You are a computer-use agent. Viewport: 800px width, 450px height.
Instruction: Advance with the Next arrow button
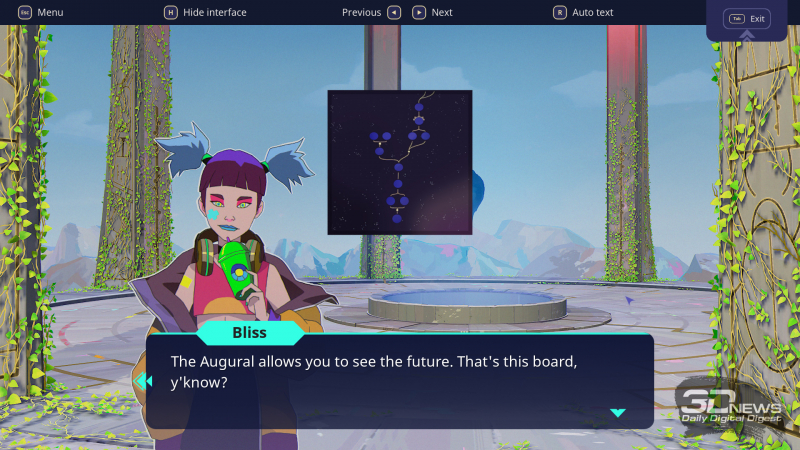pyautogui.click(x=419, y=12)
